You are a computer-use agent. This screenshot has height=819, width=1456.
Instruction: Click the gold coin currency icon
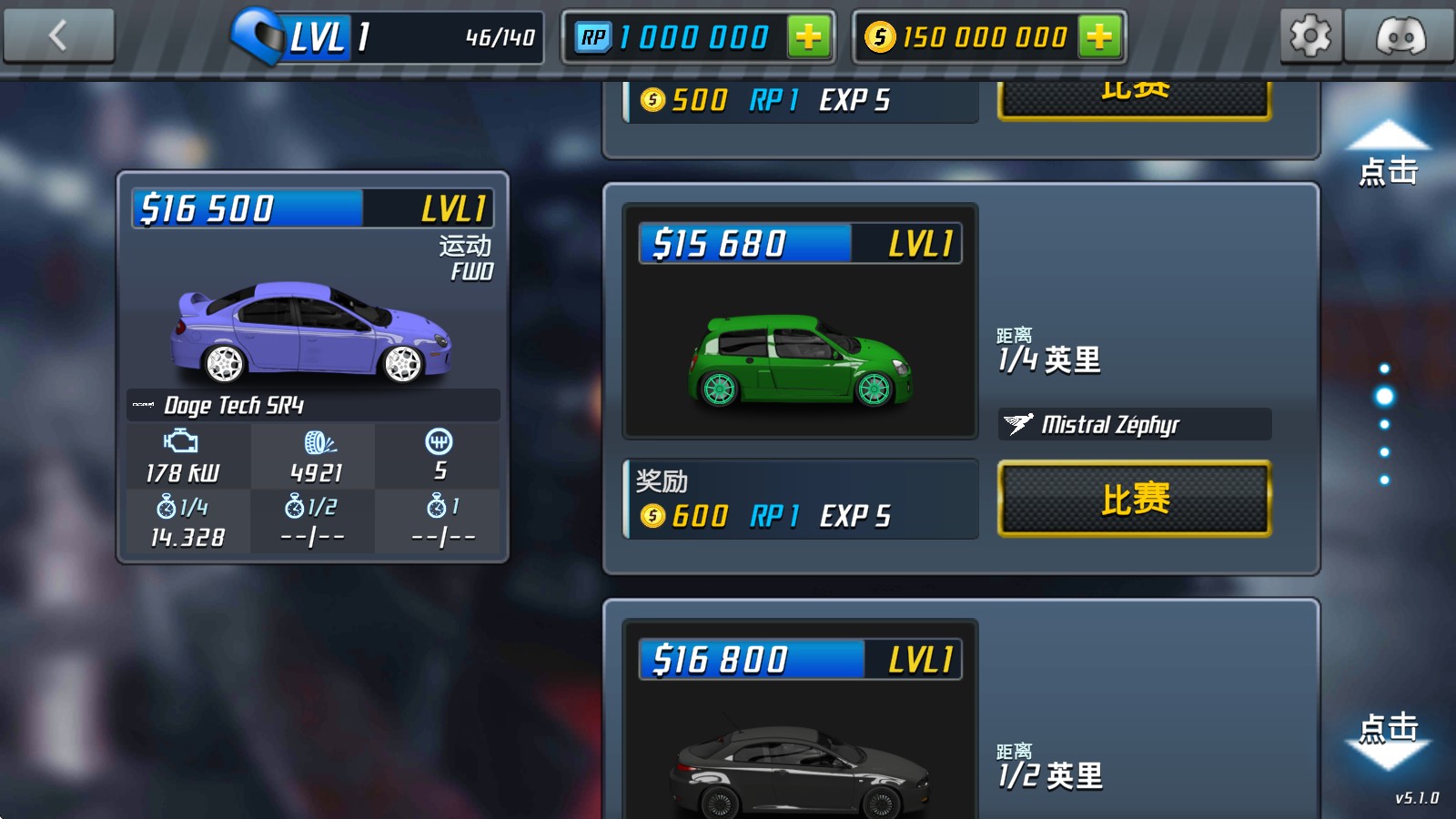(881, 37)
